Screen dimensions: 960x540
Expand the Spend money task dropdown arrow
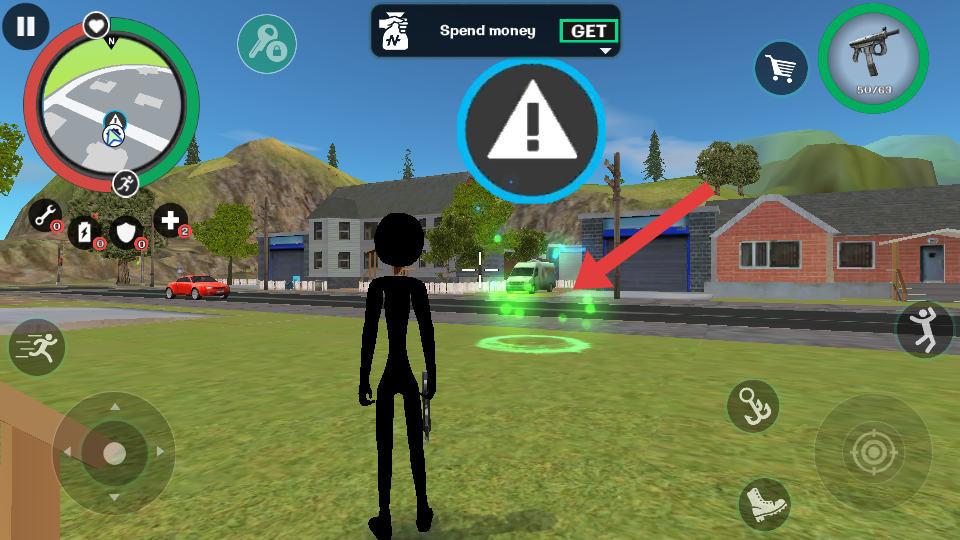604,50
